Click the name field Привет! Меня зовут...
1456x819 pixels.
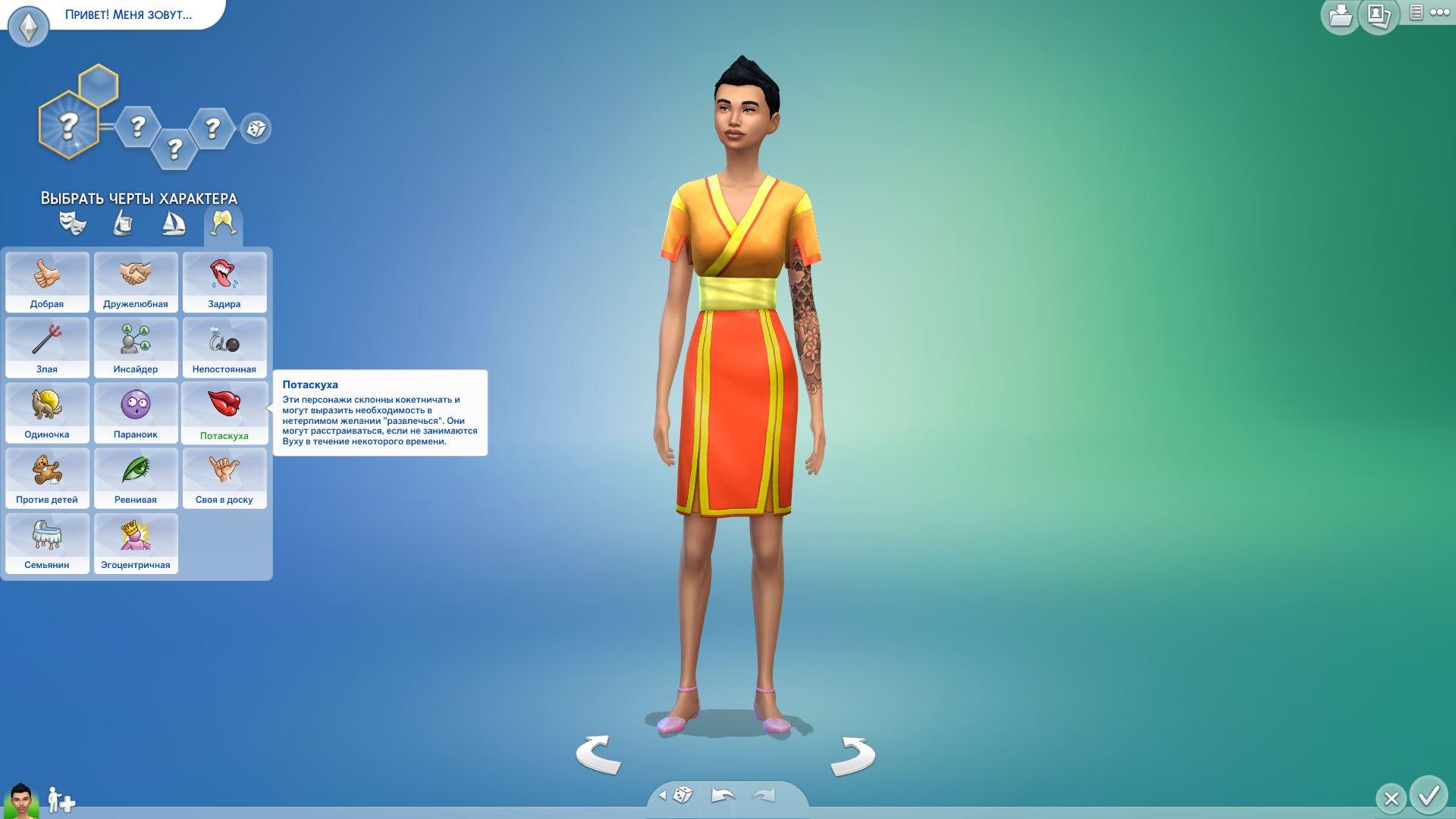point(129,14)
